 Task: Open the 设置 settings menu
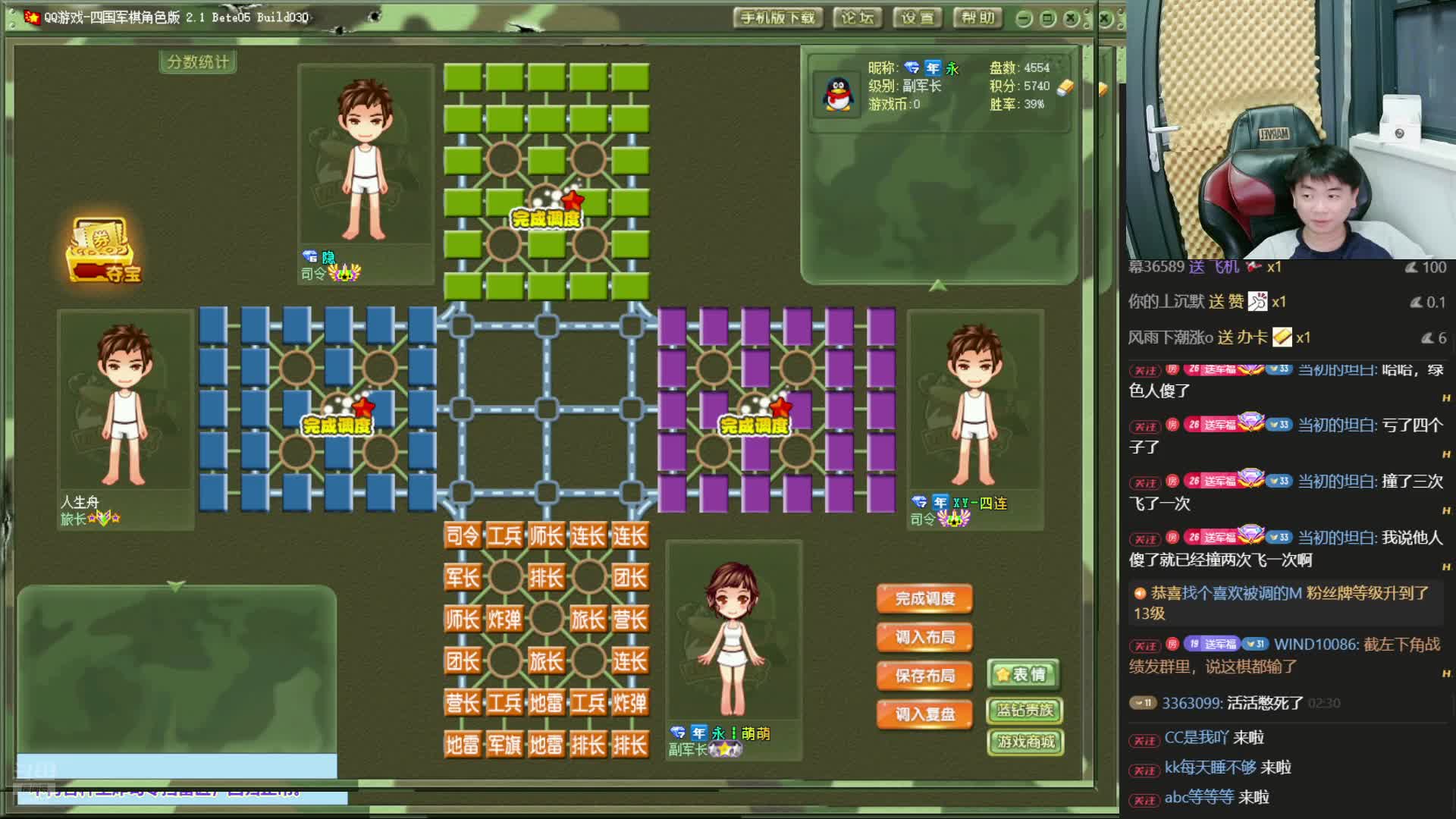pyautogui.click(x=918, y=18)
